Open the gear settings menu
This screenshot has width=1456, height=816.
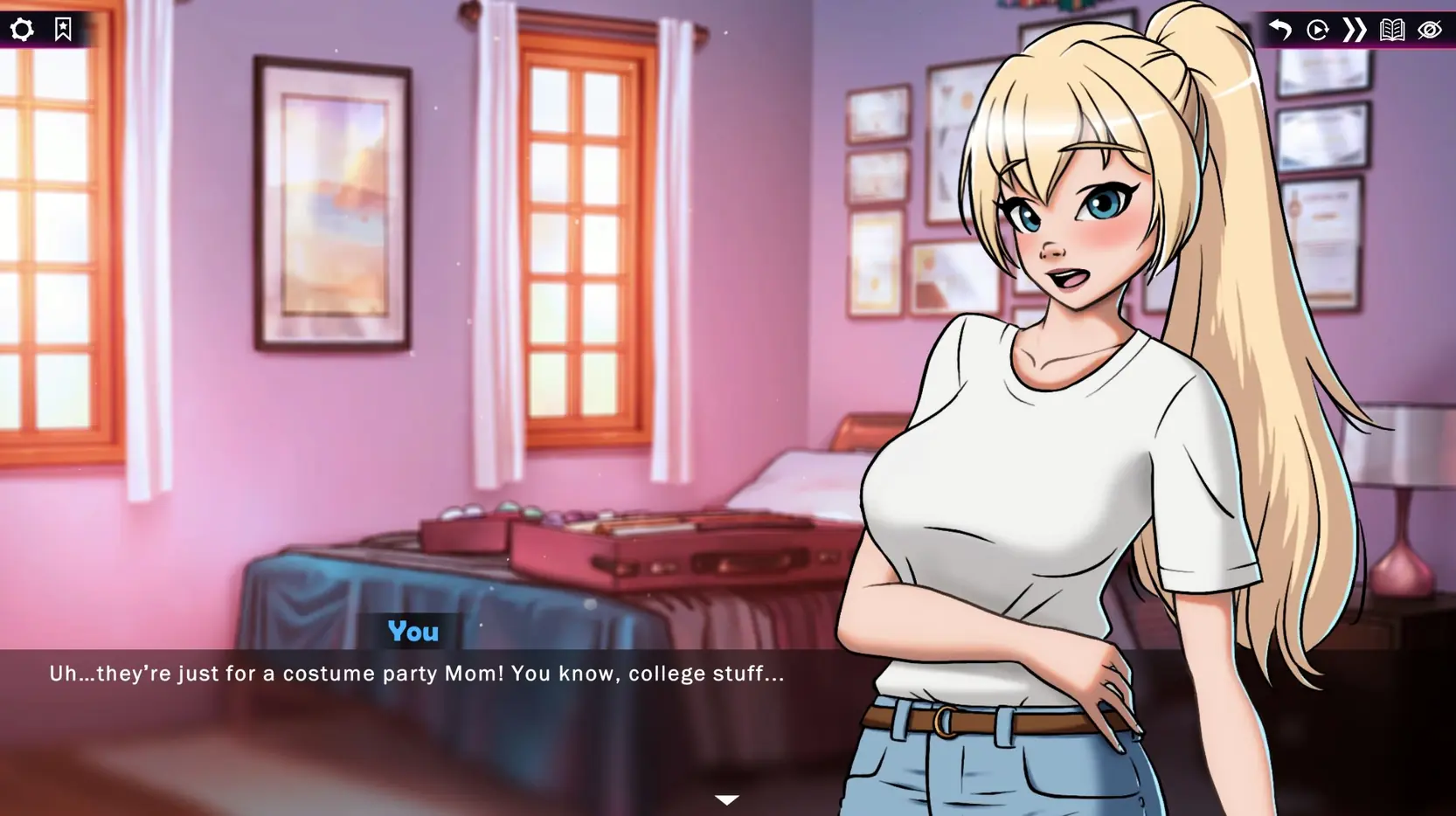pyautogui.click(x=22, y=30)
